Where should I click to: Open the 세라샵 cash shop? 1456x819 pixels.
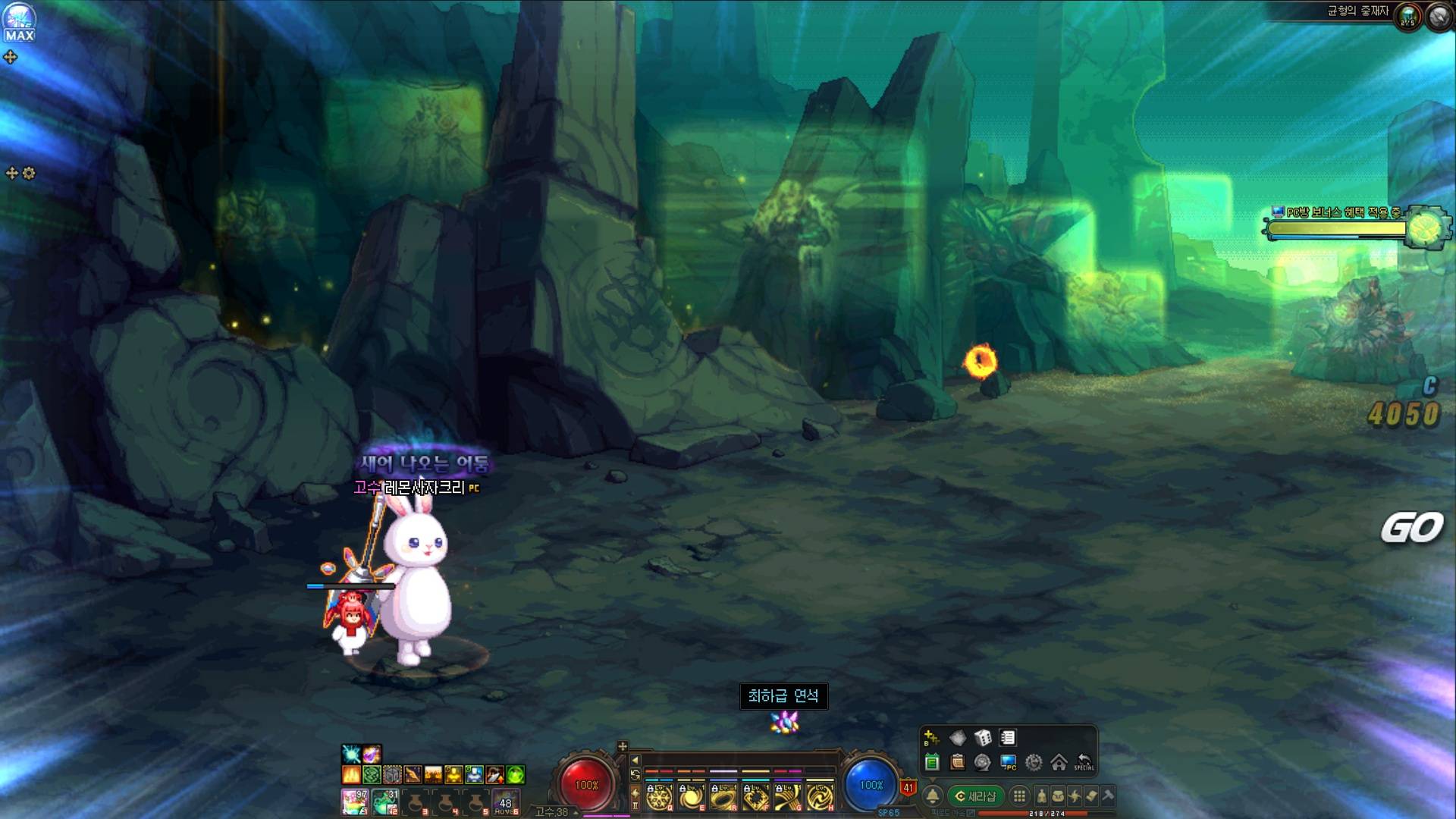coord(976,796)
